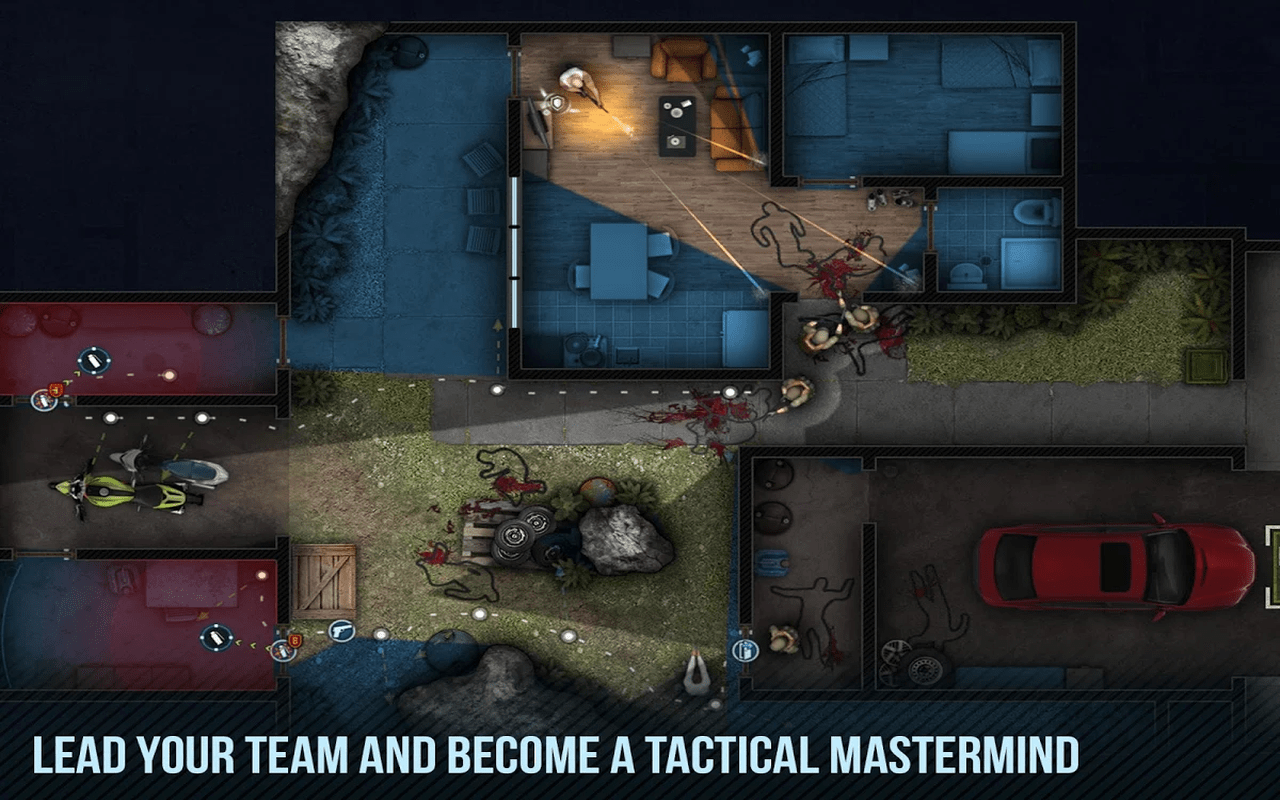1280x800 pixels.
Task: Open the path node at the top garden entrance
Action: point(498,388)
